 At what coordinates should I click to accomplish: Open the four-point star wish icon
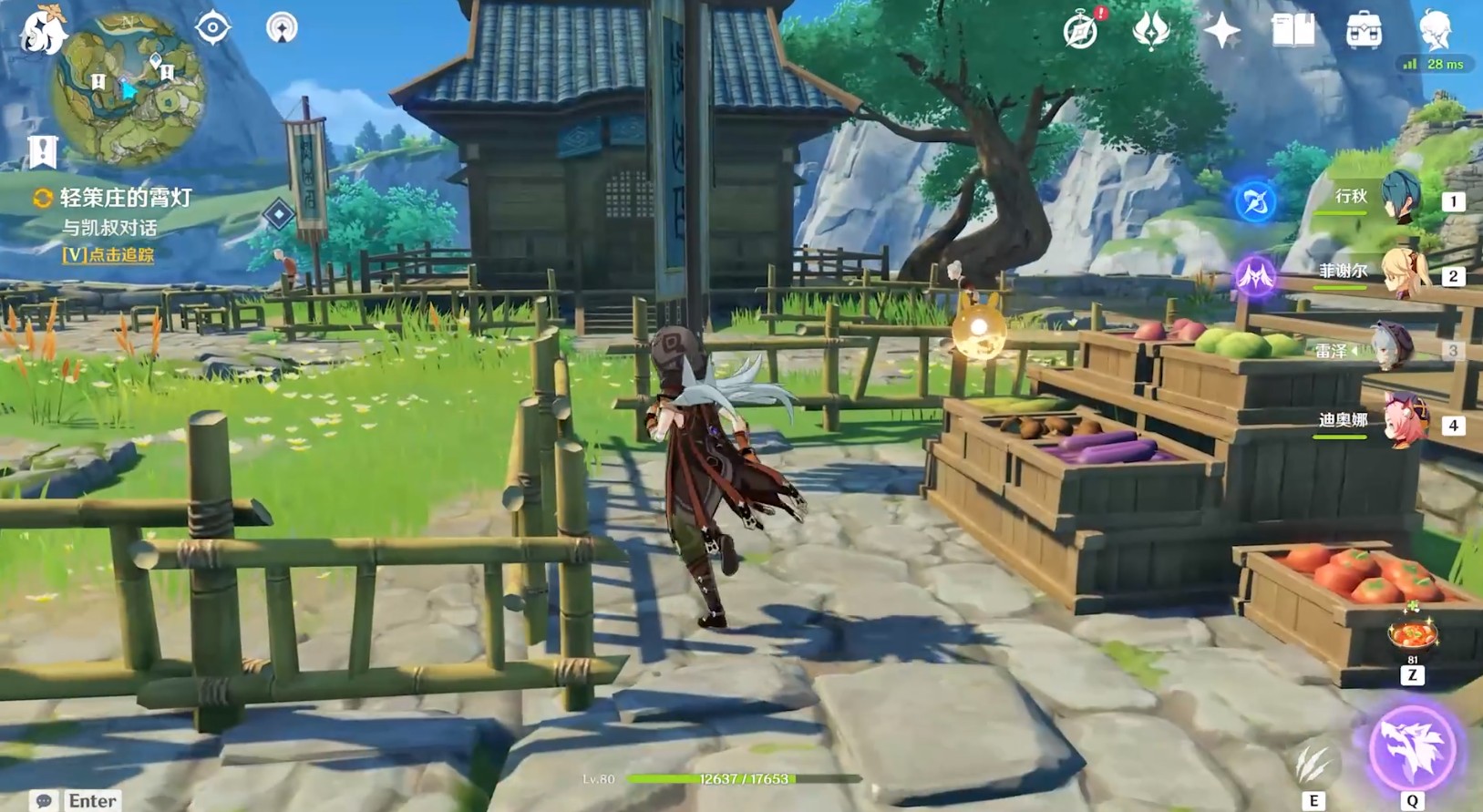[1221, 32]
